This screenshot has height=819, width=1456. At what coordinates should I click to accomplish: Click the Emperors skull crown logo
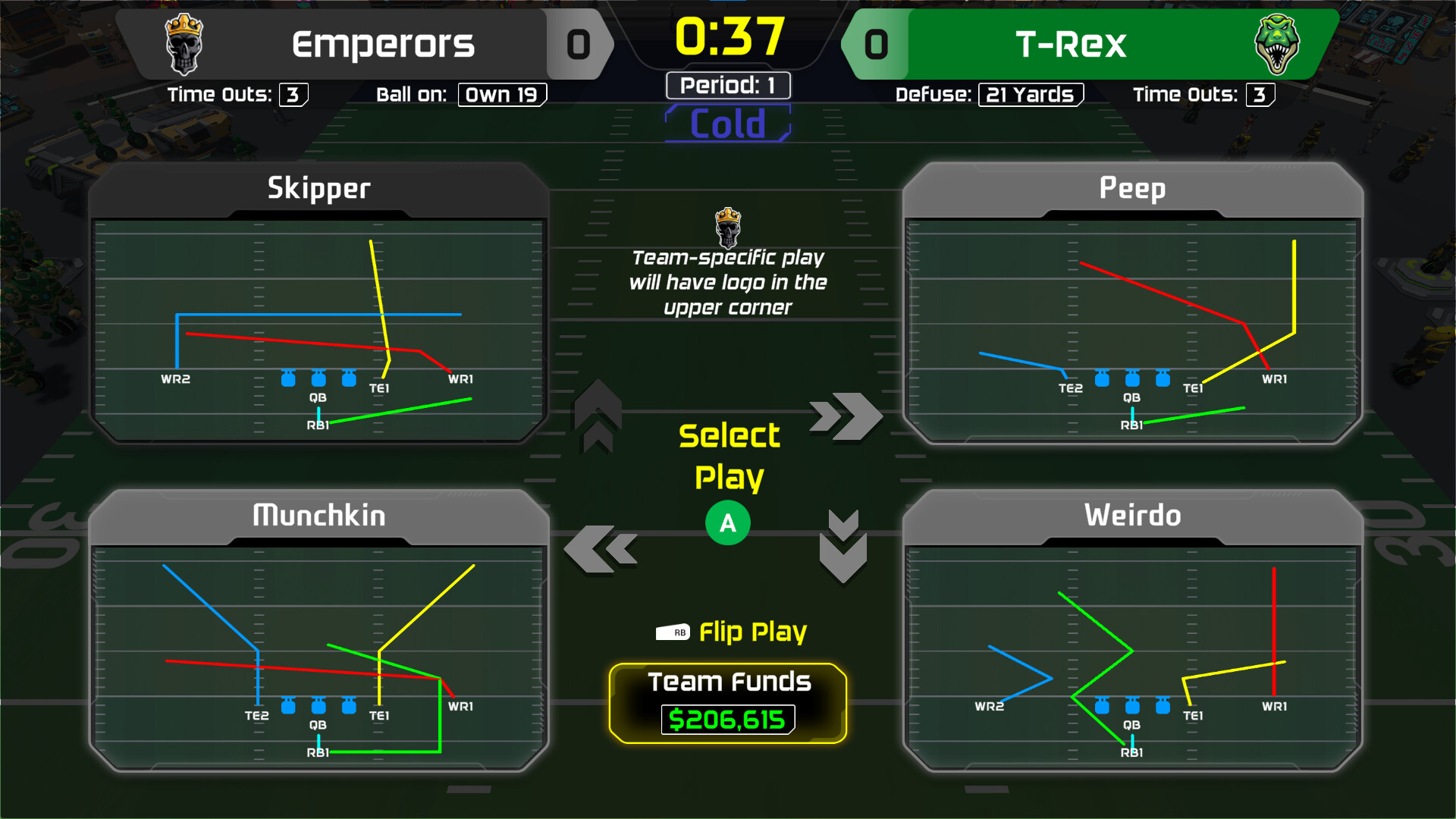[184, 44]
